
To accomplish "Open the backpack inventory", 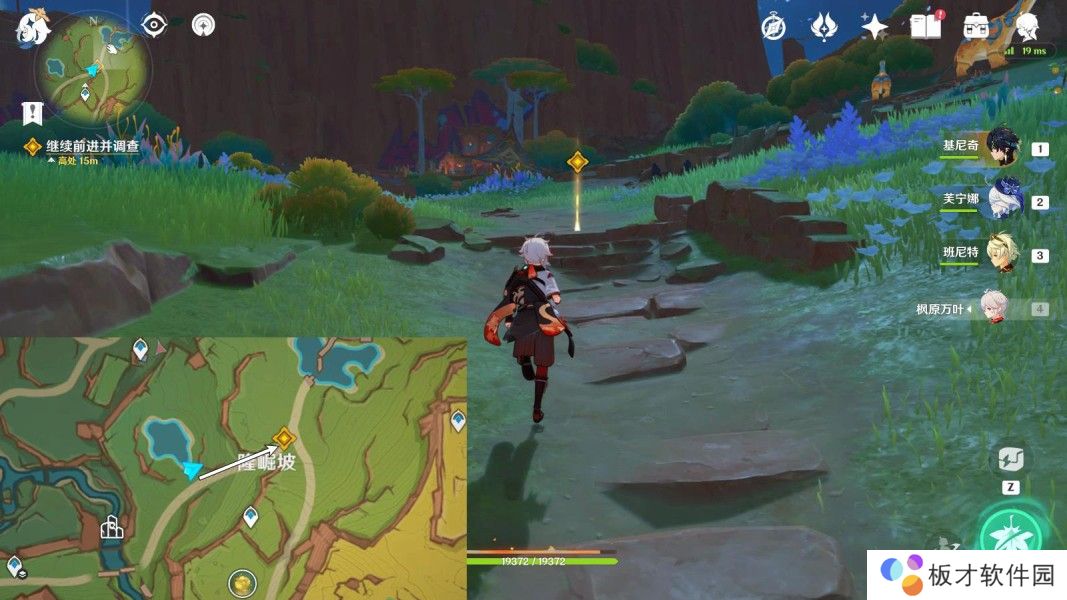I will [x=976, y=27].
